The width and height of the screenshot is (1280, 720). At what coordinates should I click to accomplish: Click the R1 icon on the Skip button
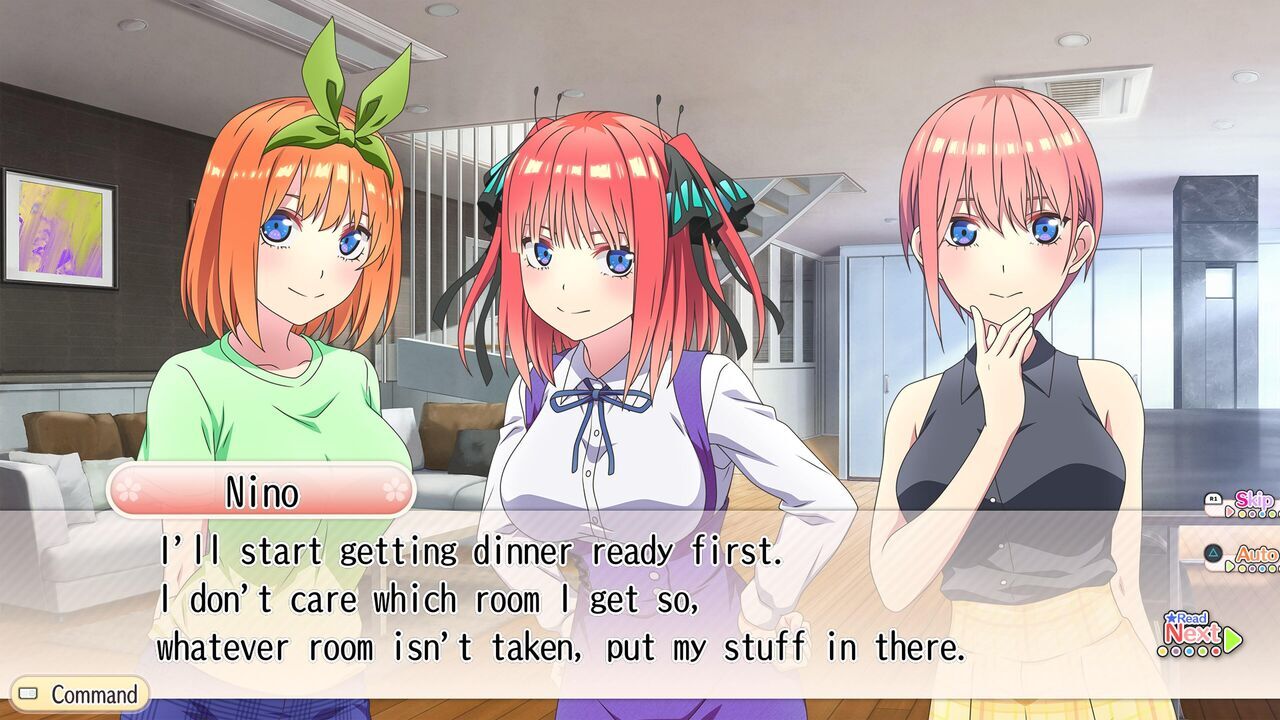[x=1214, y=498]
